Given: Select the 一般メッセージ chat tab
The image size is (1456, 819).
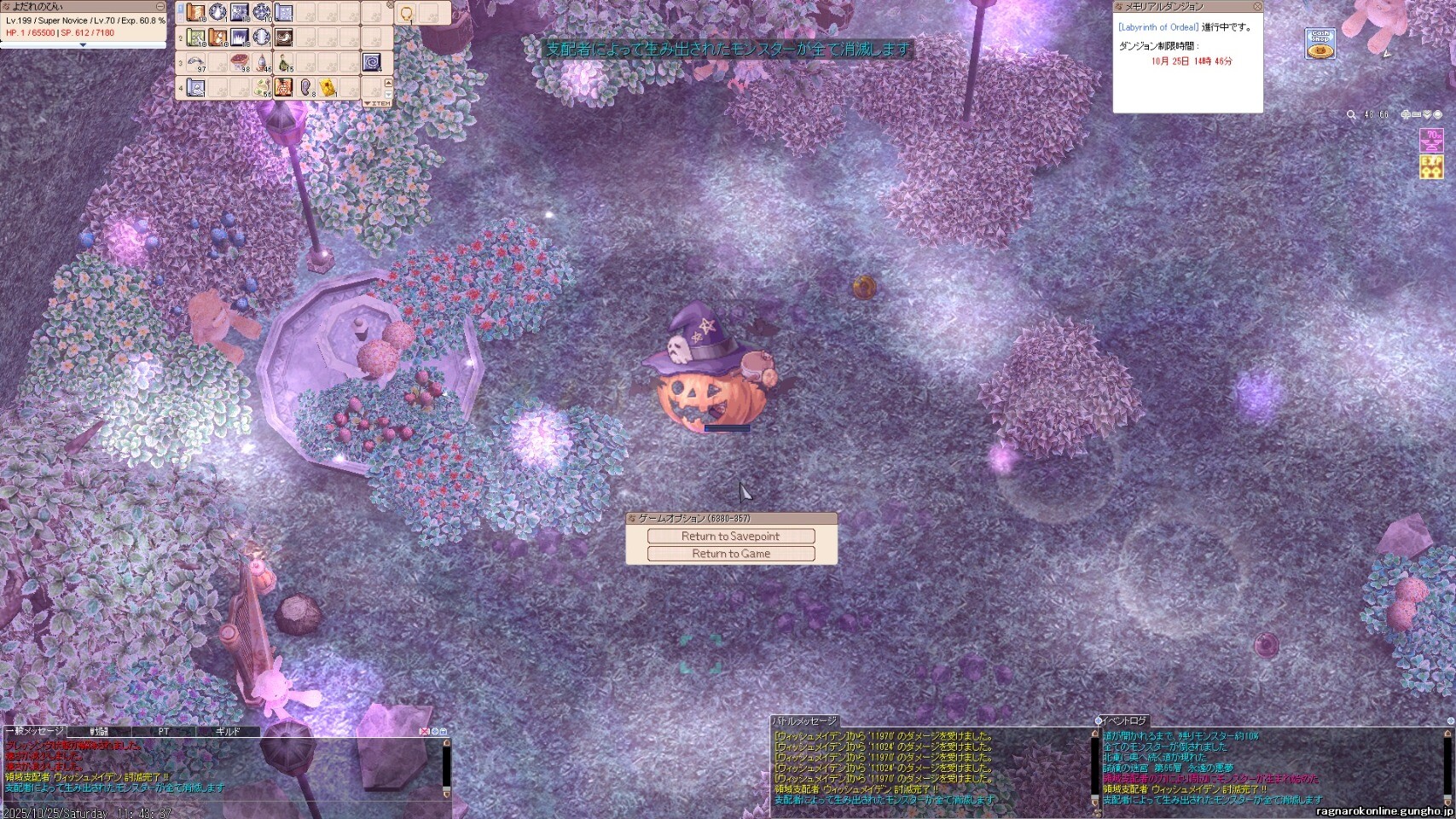Looking at the screenshot, I should click(34, 732).
